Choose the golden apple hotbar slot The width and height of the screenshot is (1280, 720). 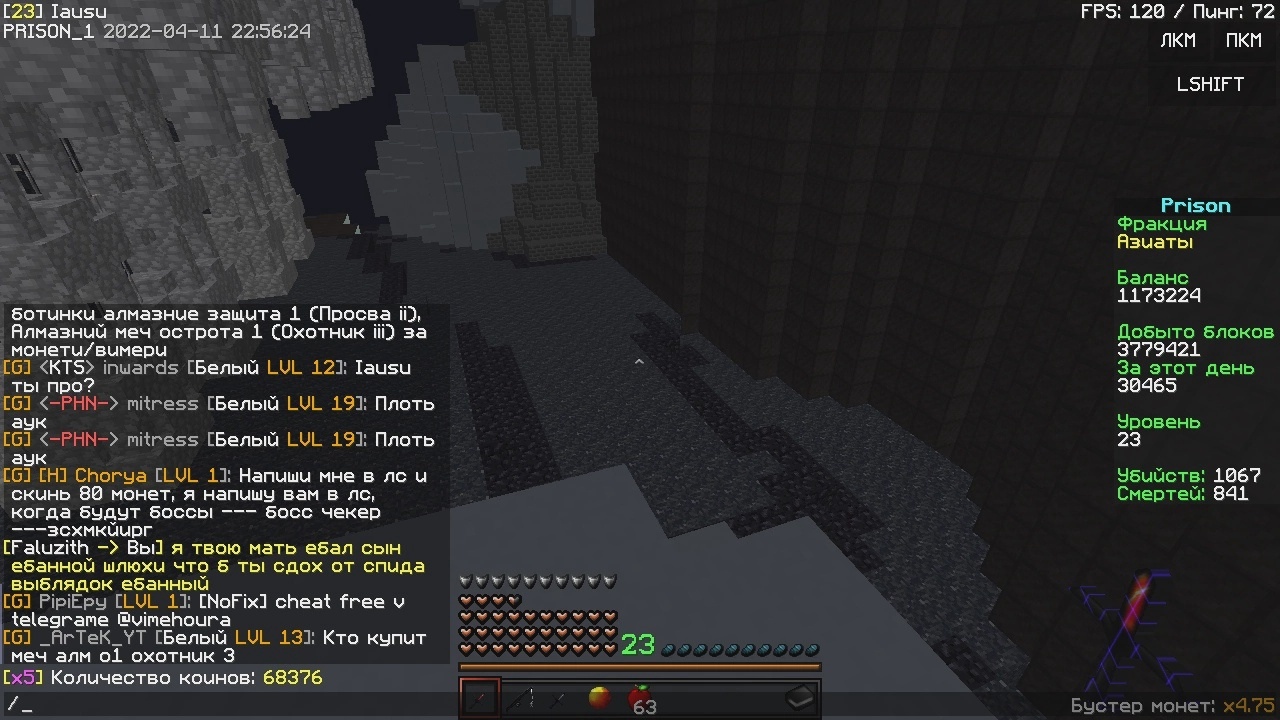(x=599, y=698)
